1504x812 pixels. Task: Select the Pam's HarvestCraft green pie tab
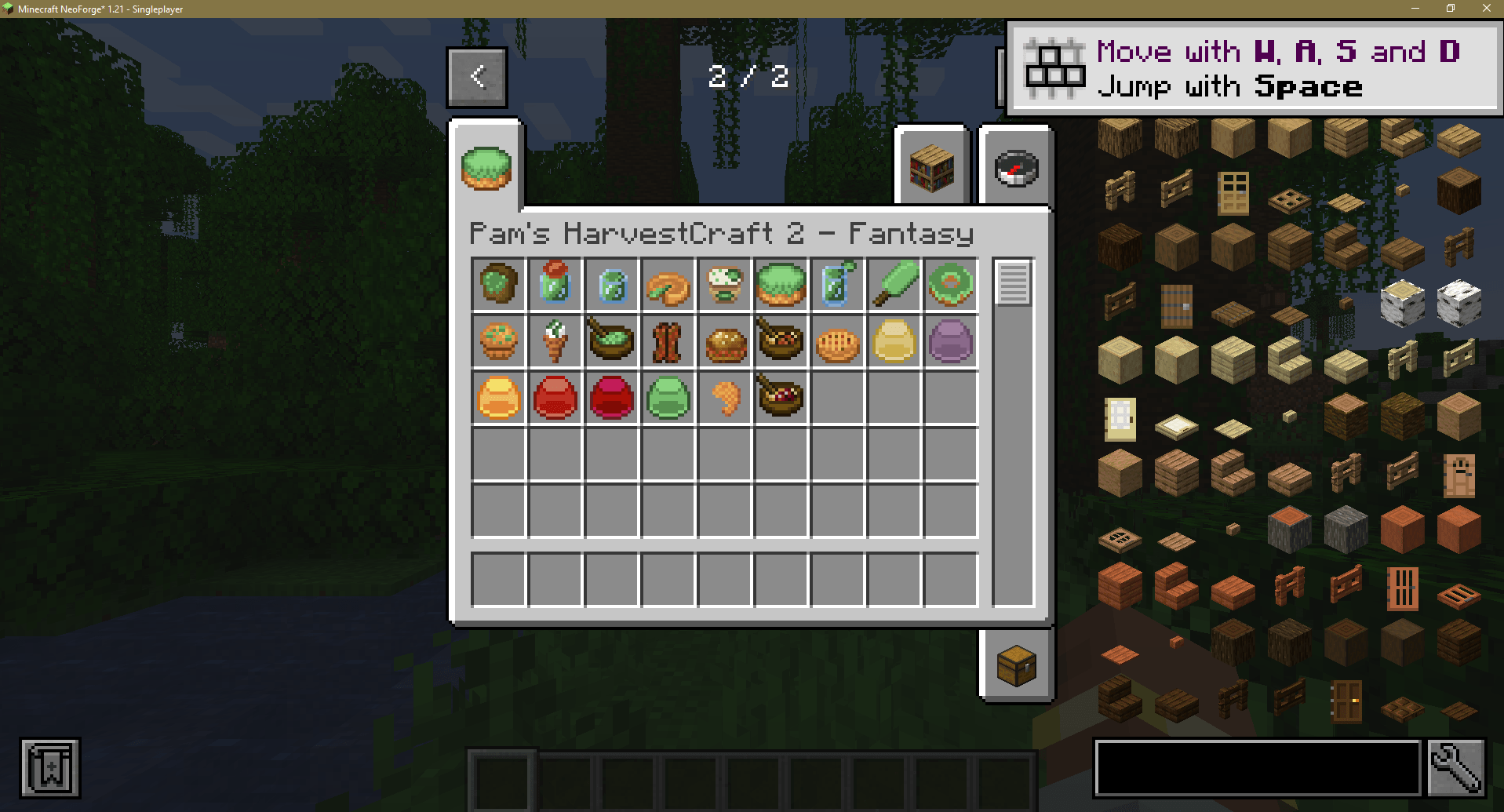coord(486,166)
